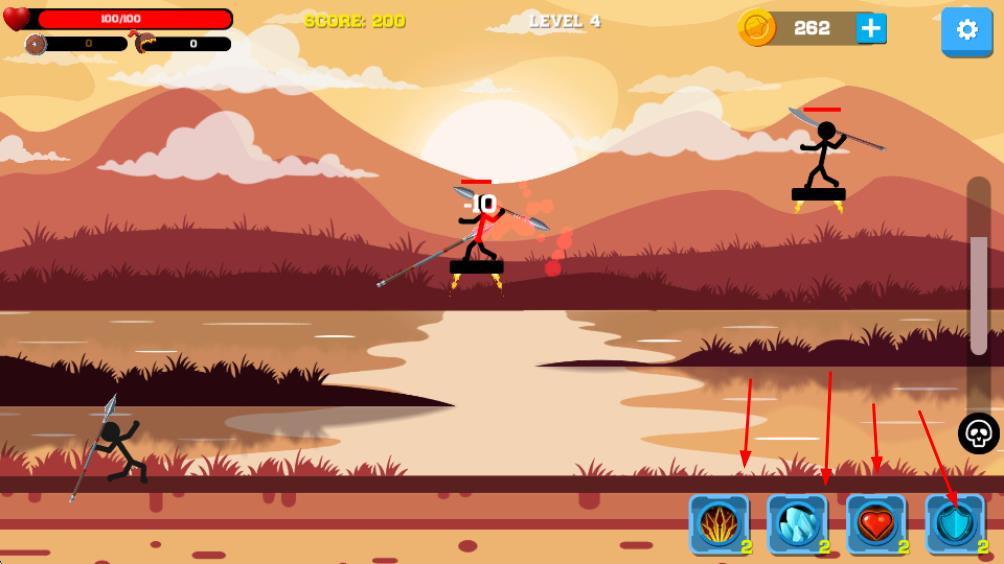The height and width of the screenshot is (564, 1004).
Task: Activate the fire spears ability
Action: [x=718, y=524]
